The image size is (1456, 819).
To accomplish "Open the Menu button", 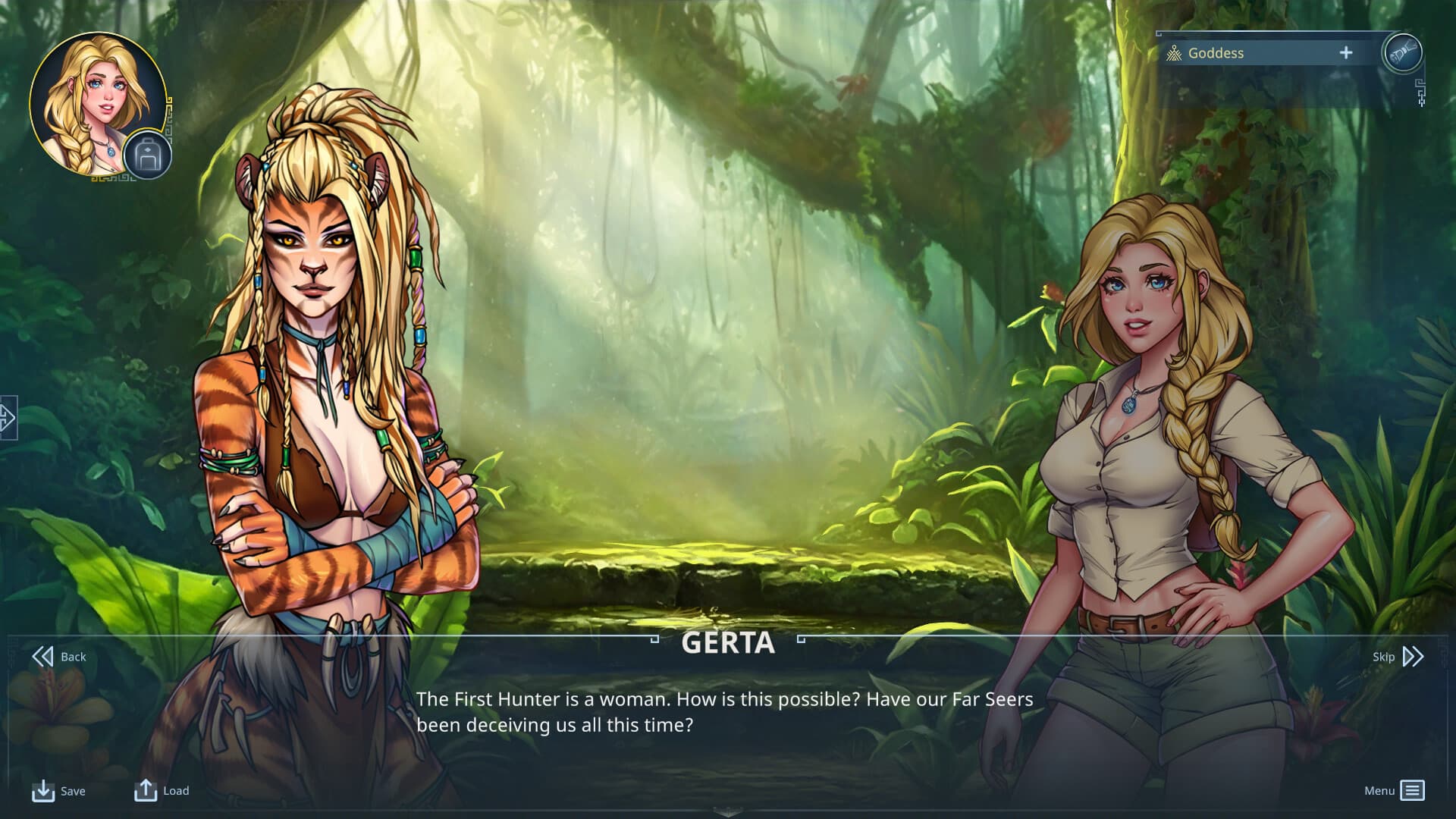I will pos(1394,791).
